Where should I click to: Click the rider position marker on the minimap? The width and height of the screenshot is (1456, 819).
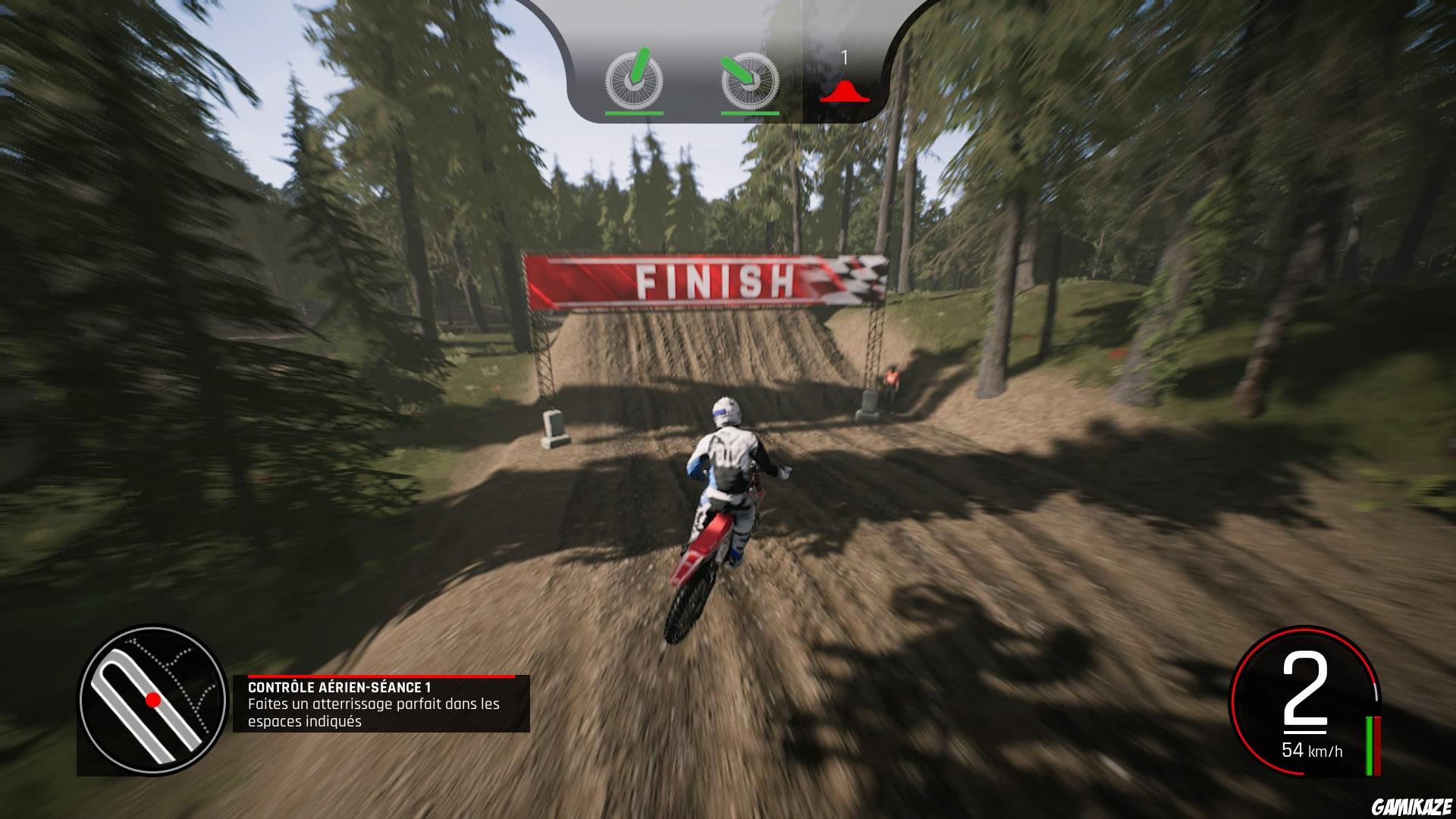pos(152,700)
